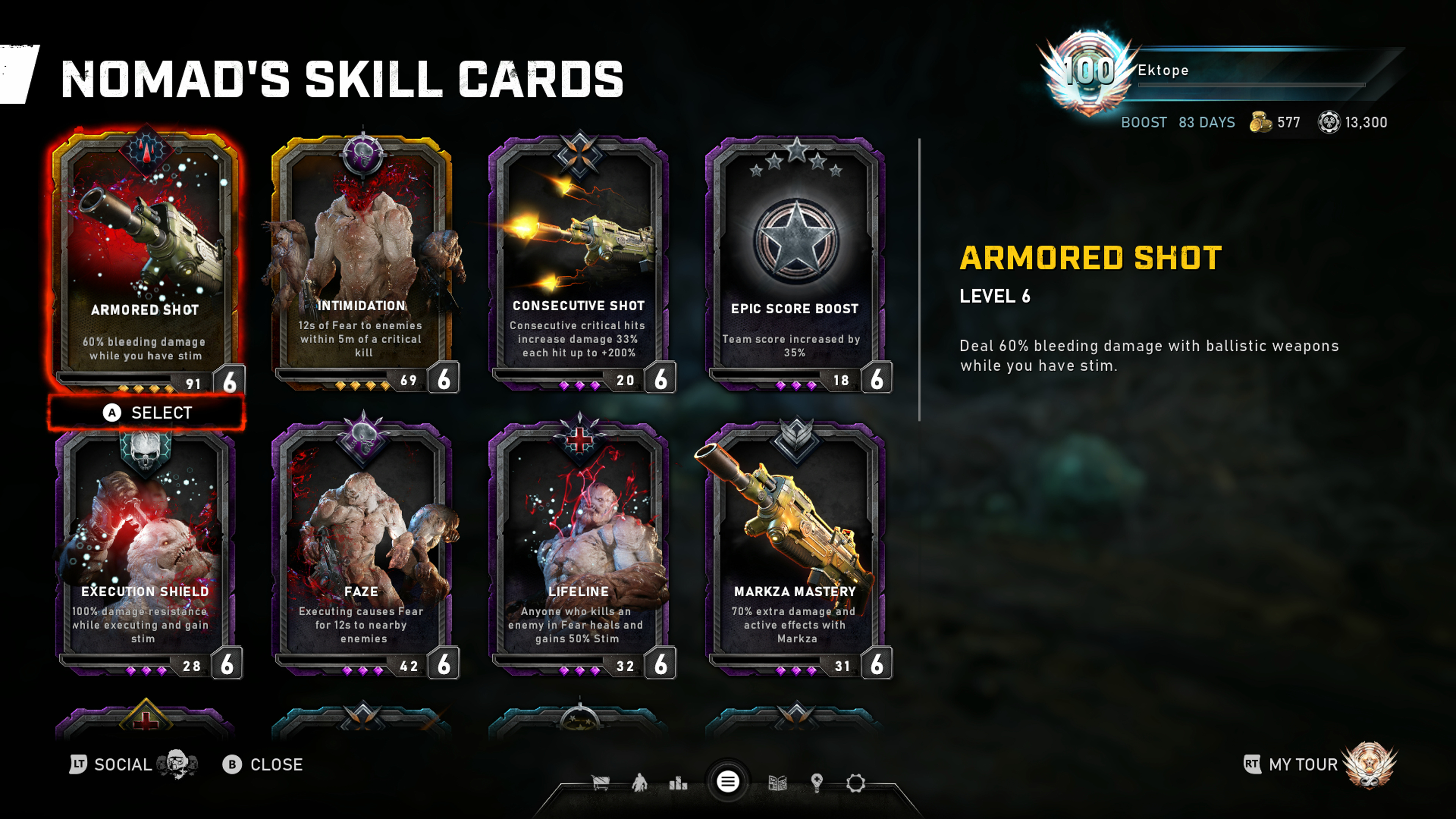Open the newspaper icon in the bottom bar
The image size is (1456, 819).
tap(778, 783)
